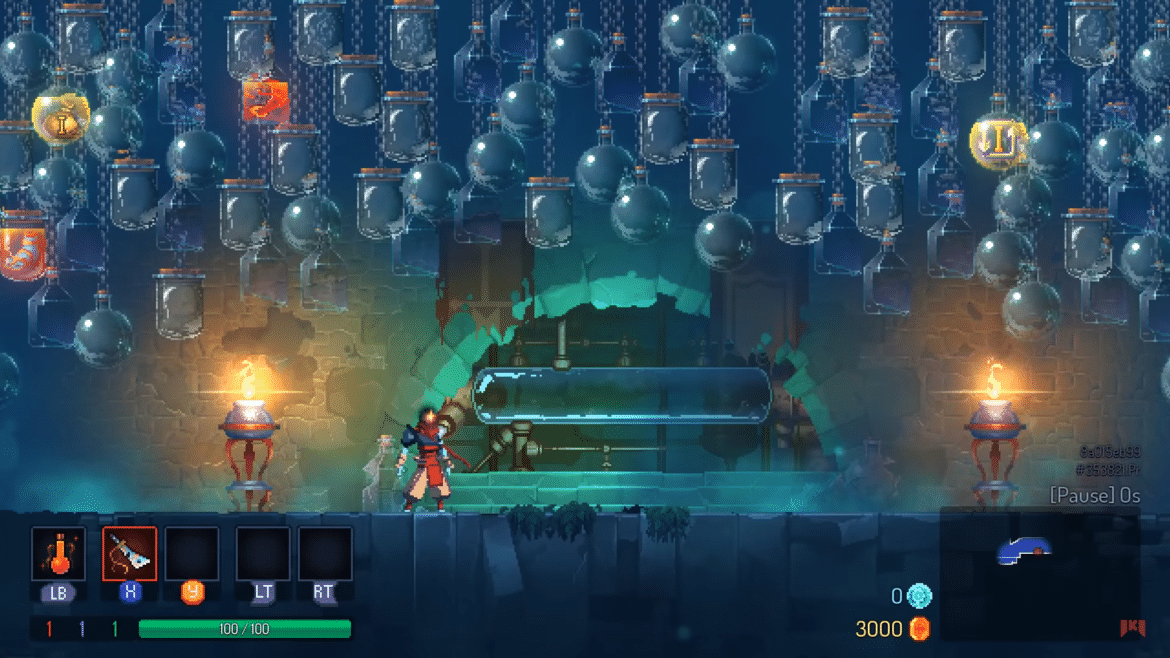Select the orange health flask slot

58,554
